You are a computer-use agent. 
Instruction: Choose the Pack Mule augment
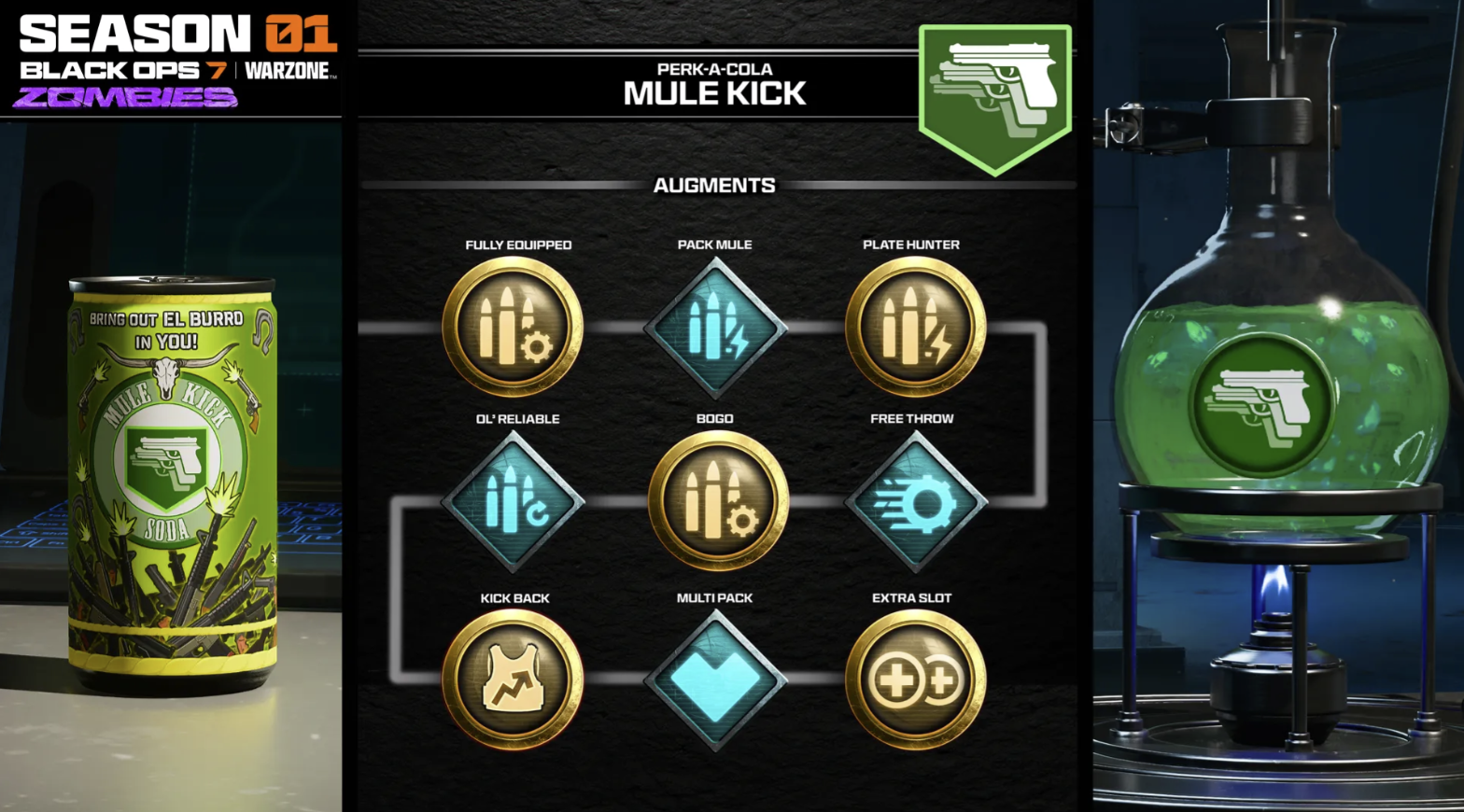715,327
